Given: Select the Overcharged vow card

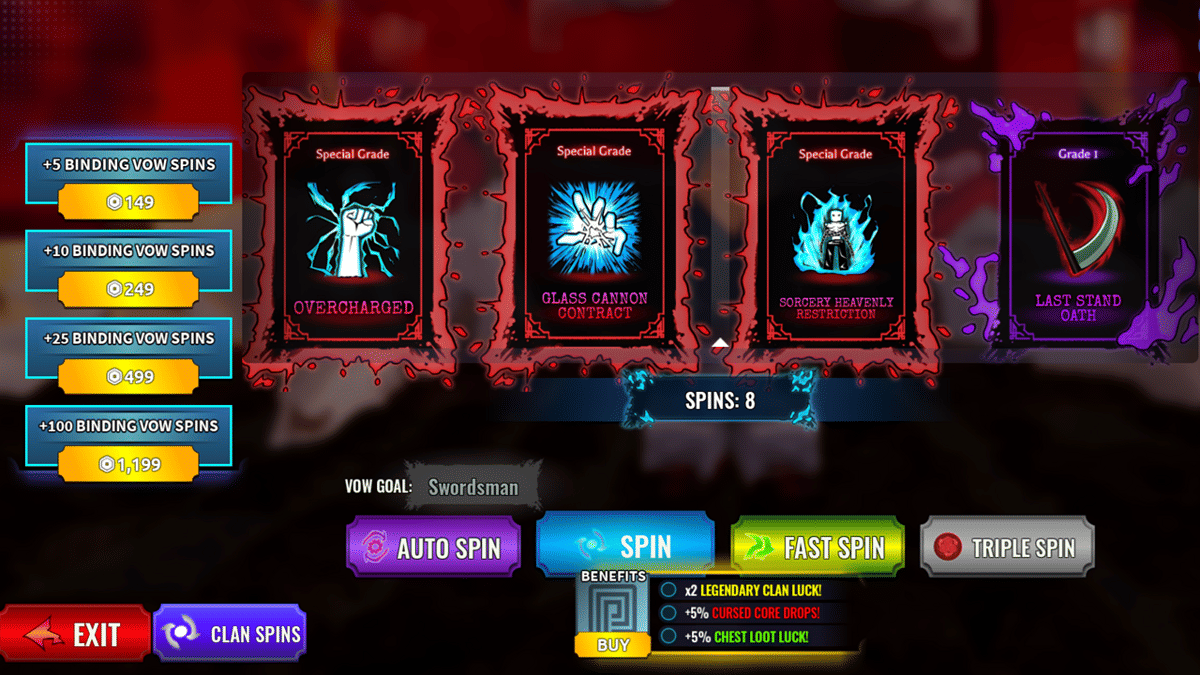Looking at the screenshot, I should (x=353, y=235).
